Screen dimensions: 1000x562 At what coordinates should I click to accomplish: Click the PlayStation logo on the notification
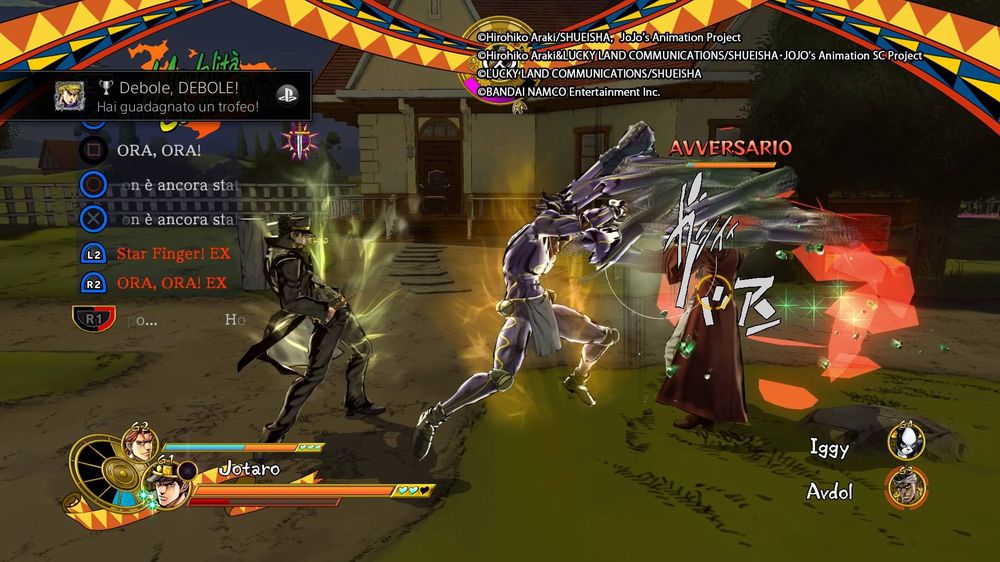coord(288,96)
